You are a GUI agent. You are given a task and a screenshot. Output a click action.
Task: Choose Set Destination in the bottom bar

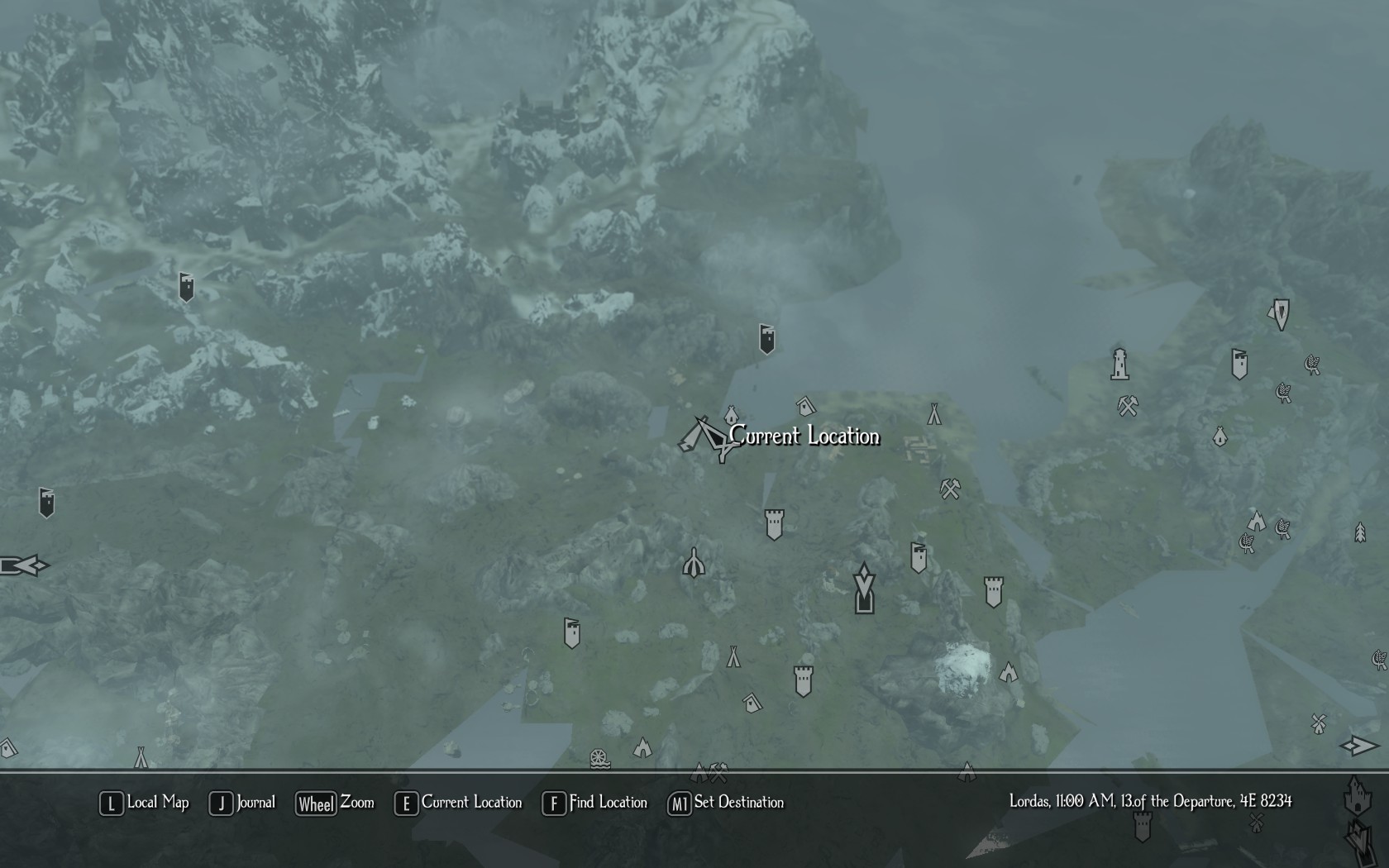pyautogui.click(x=726, y=803)
